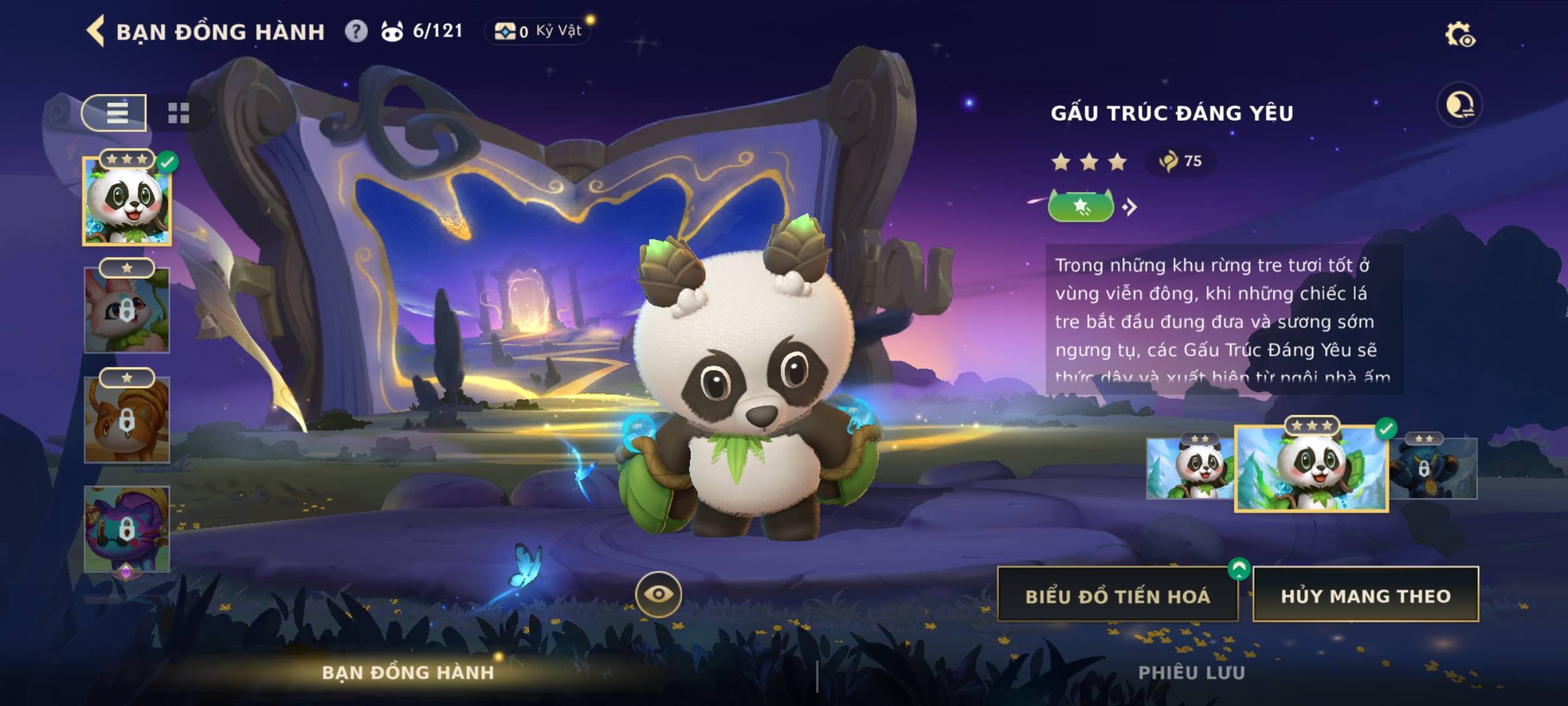Choose the two-star panda variant thumbnail
1568x706 pixels.
point(1190,467)
